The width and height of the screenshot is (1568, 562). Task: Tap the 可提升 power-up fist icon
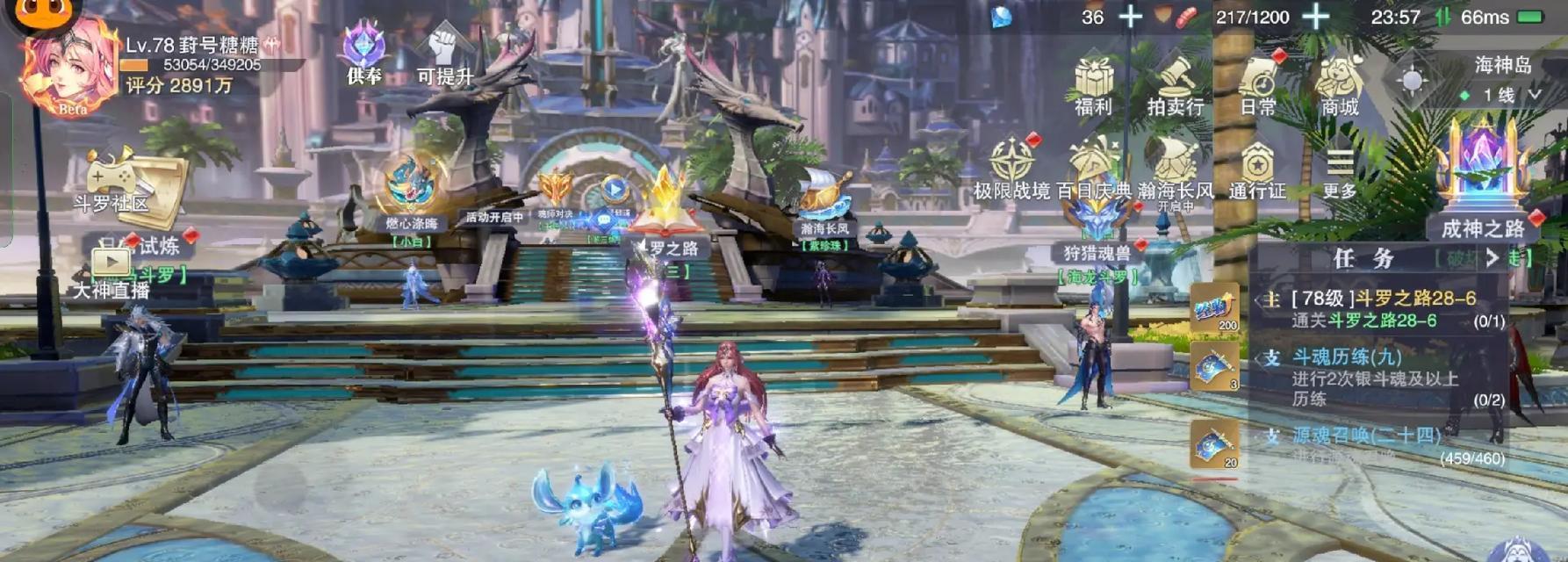tap(445, 53)
